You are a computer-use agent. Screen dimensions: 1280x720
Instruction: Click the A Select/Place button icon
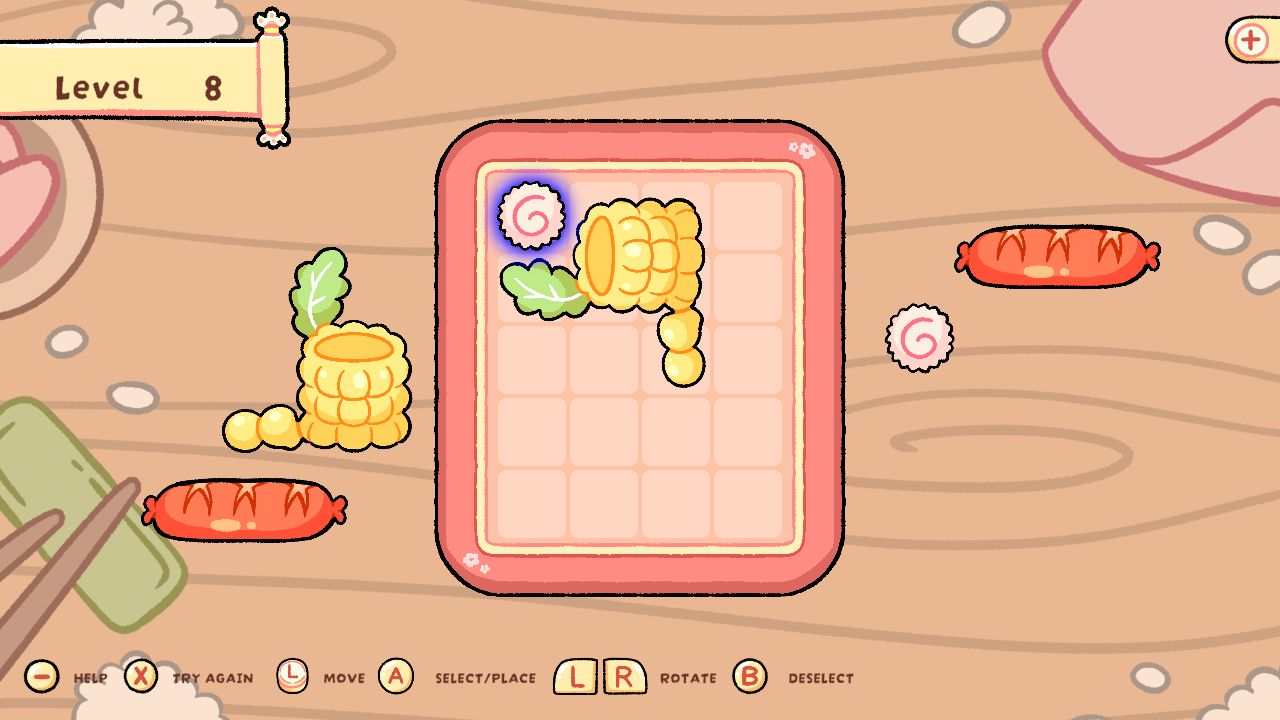[396, 677]
